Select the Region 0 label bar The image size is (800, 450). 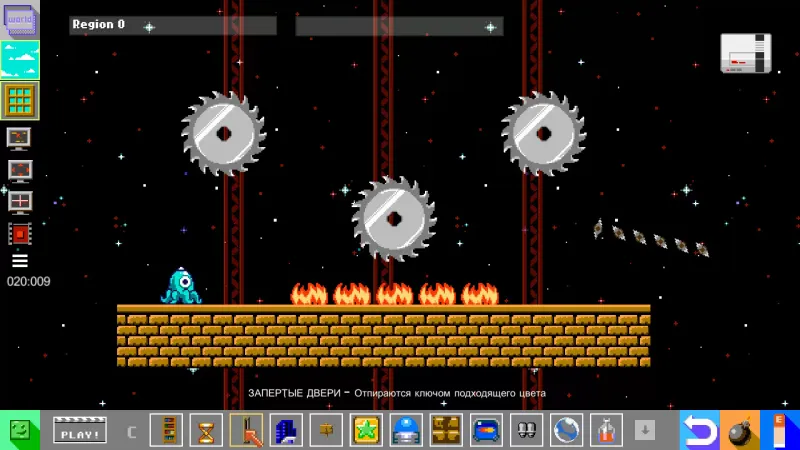point(172,25)
